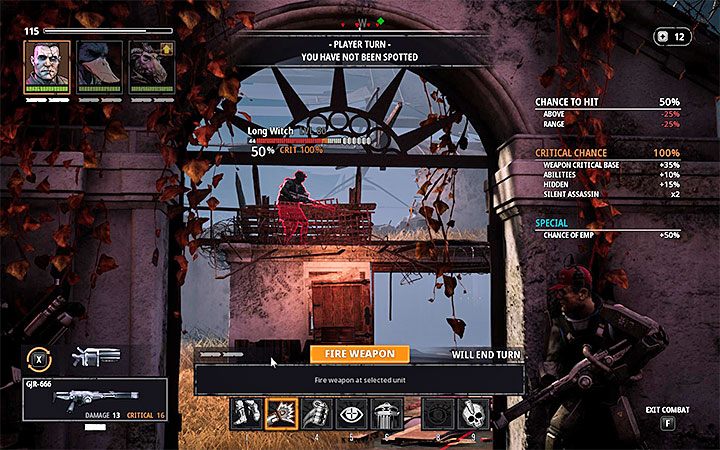Activate the skull mutation ability icon

click(x=474, y=412)
